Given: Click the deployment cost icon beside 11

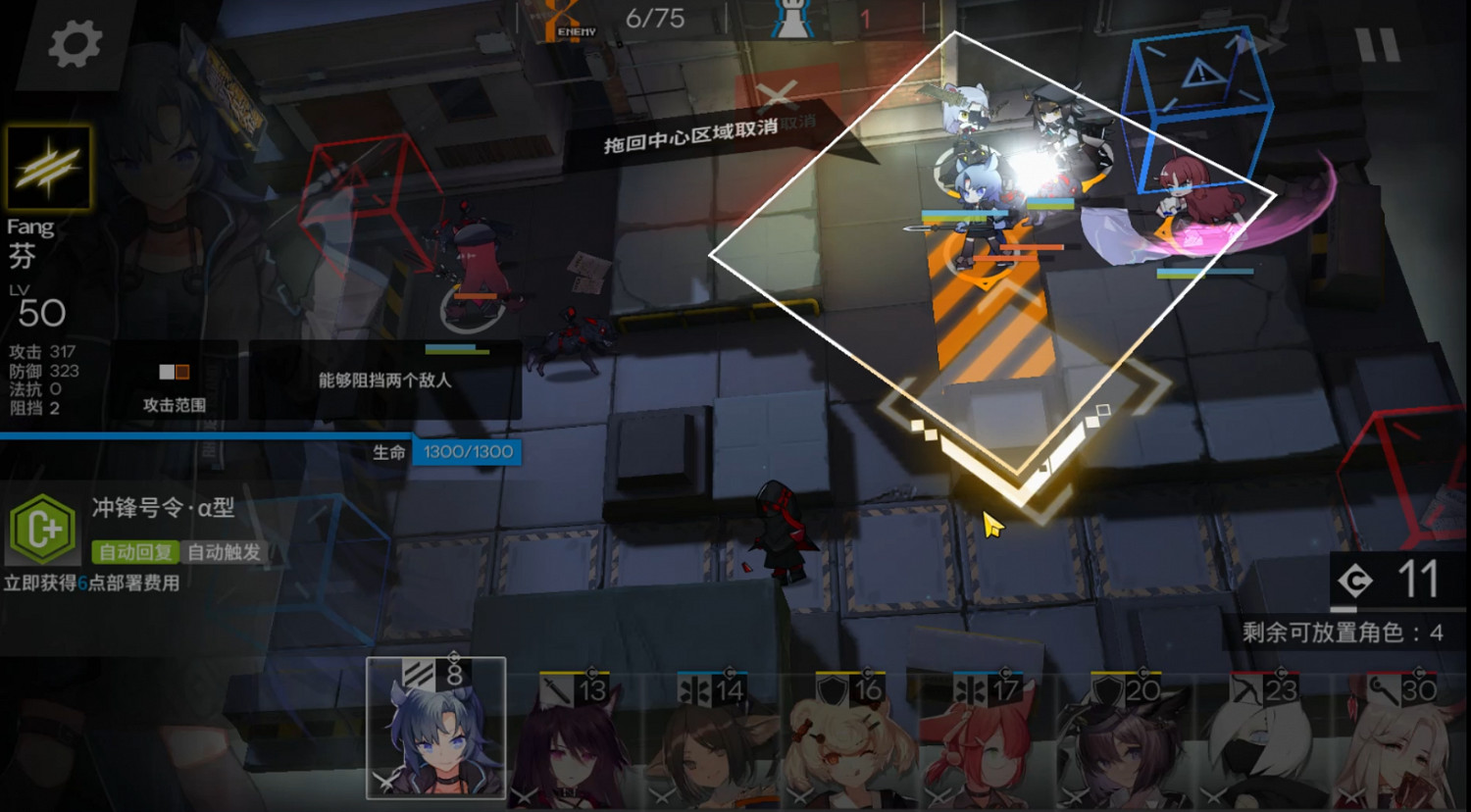Looking at the screenshot, I should coord(1355,578).
